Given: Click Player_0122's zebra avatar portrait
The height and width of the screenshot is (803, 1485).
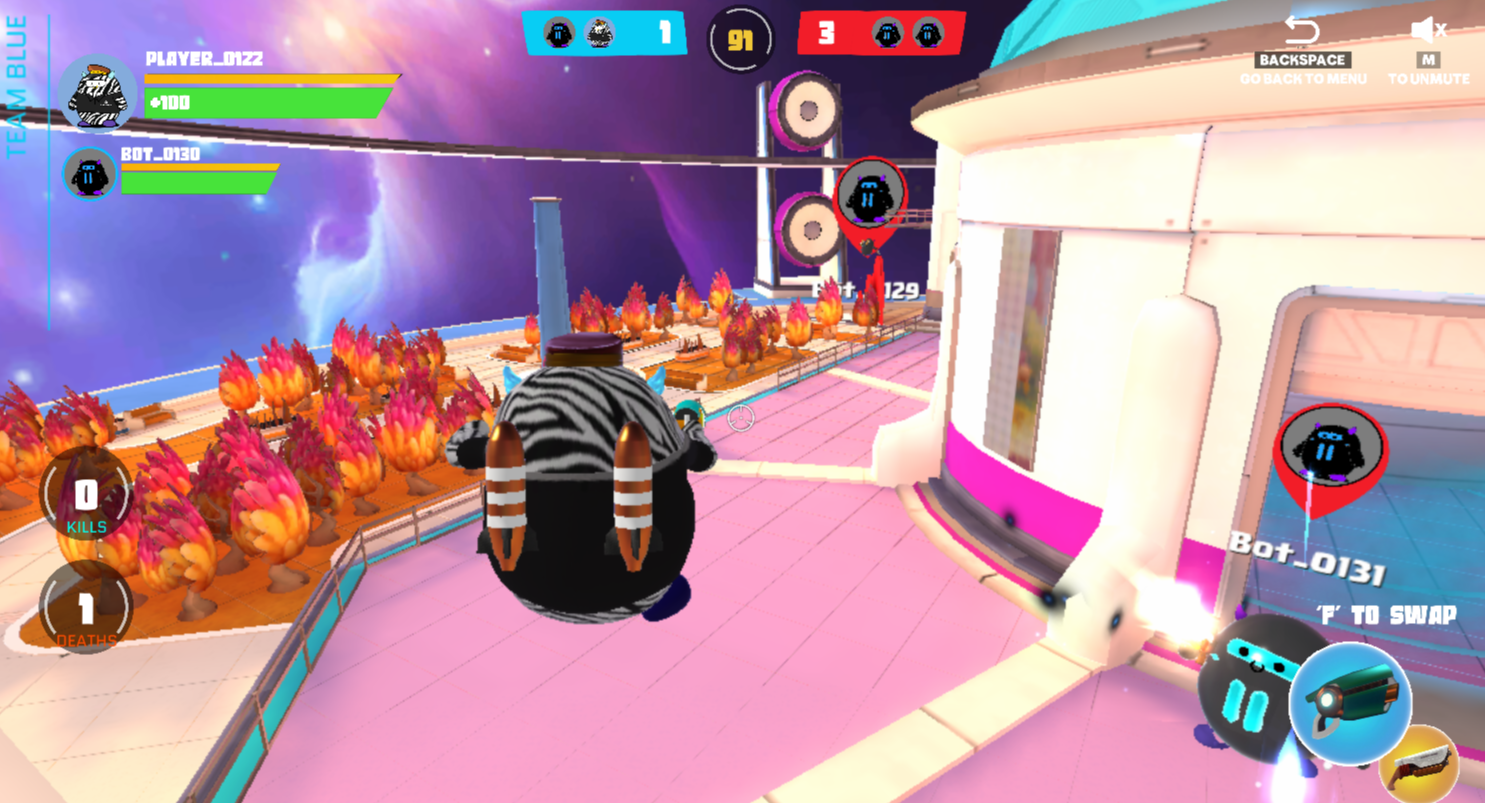Looking at the screenshot, I should tap(97, 94).
